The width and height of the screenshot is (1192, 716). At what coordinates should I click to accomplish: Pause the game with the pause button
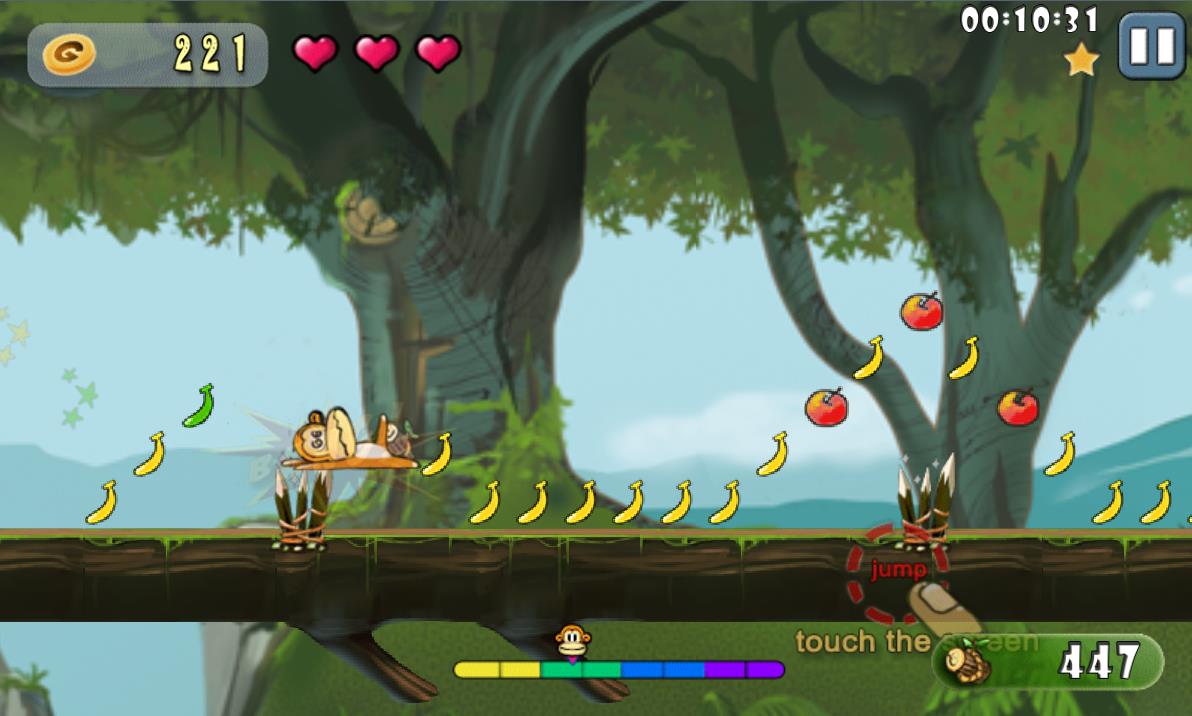point(1150,46)
